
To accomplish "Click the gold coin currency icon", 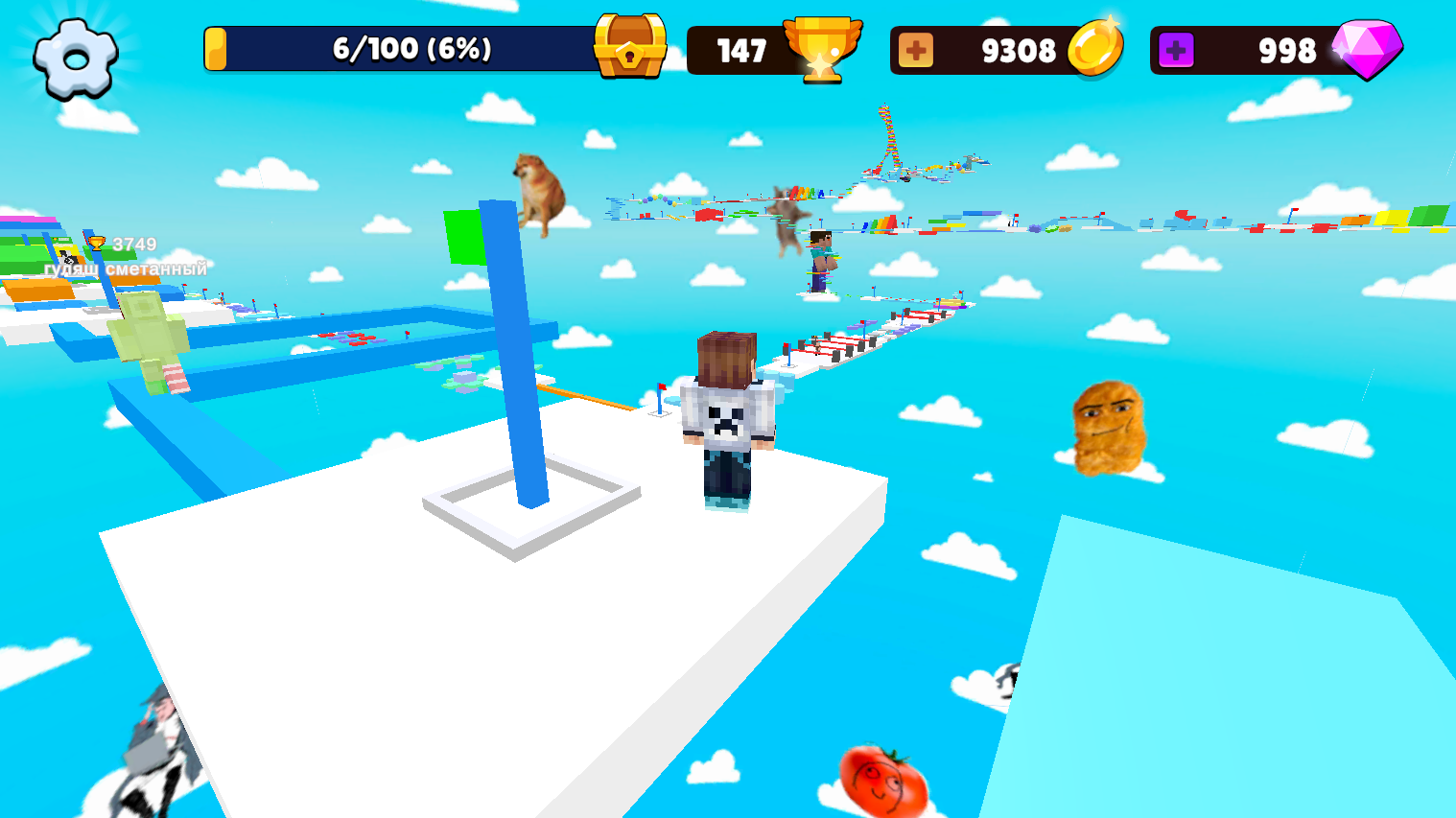I will pyautogui.click(x=1096, y=49).
